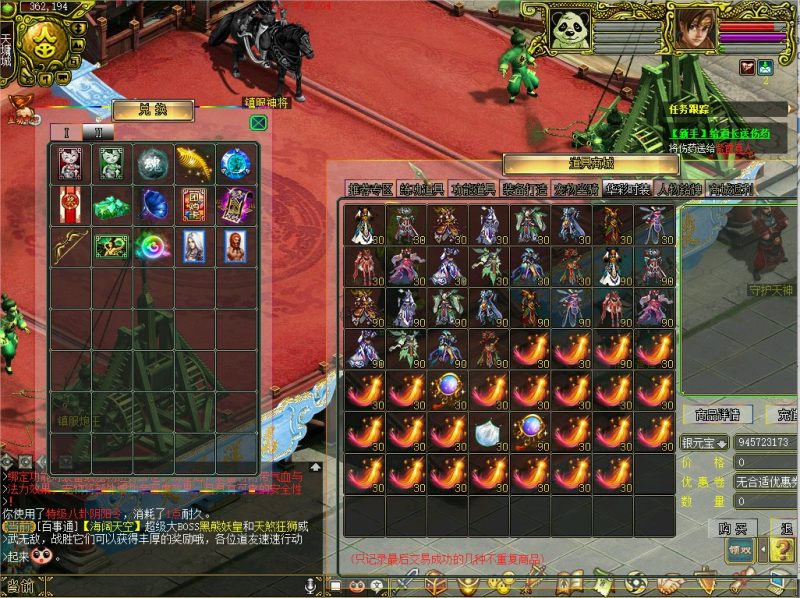800x598 pixels.
Task: Switch to exchange page II tab
Action: point(98,131)
